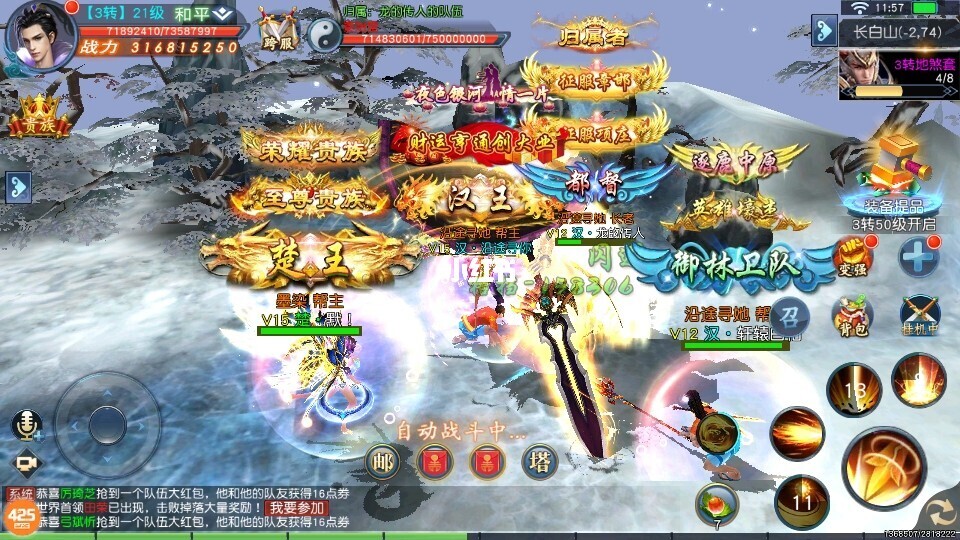Use the peach consumable item slot
Screen dimensions: 960x540
pyautogui.click(x=716, y=501)
